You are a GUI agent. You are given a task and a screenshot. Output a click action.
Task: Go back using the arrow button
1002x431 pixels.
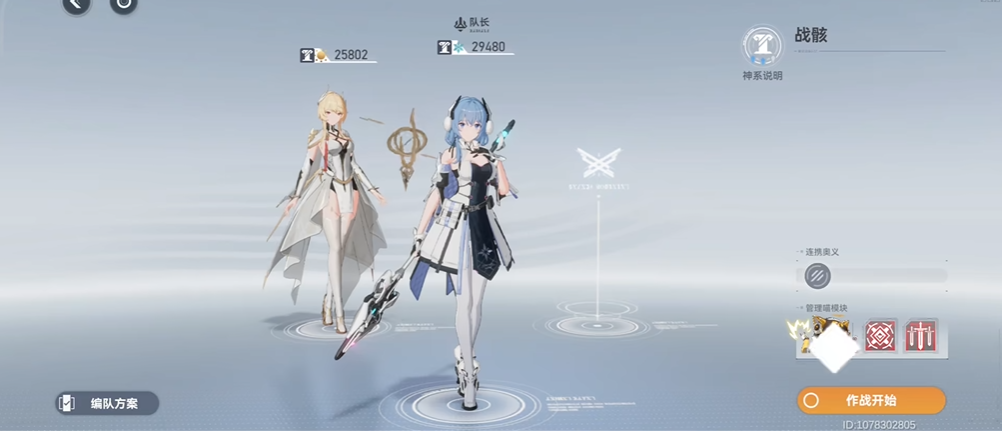[76, 5]
